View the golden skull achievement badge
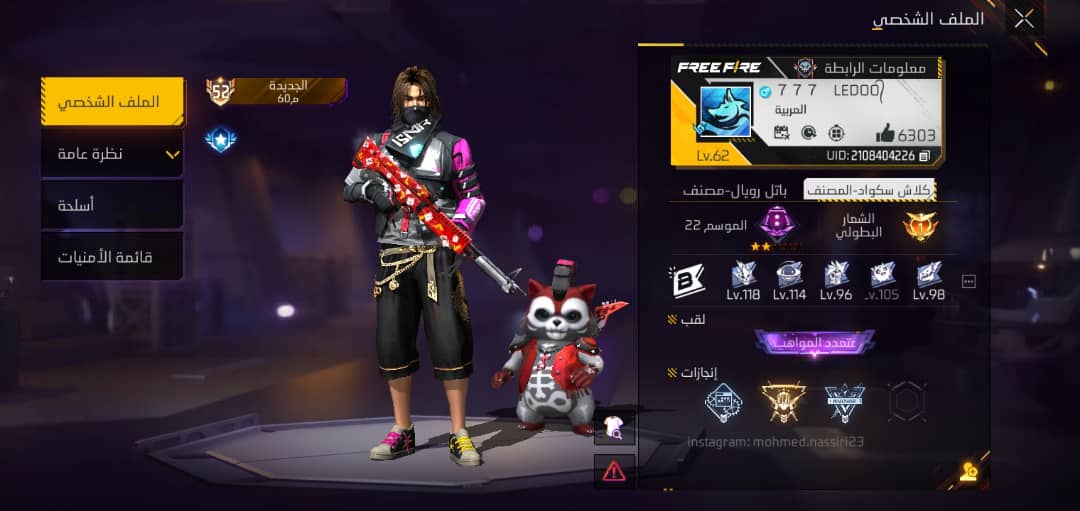Screen dimensions: 1080x511 coord(783,401)
